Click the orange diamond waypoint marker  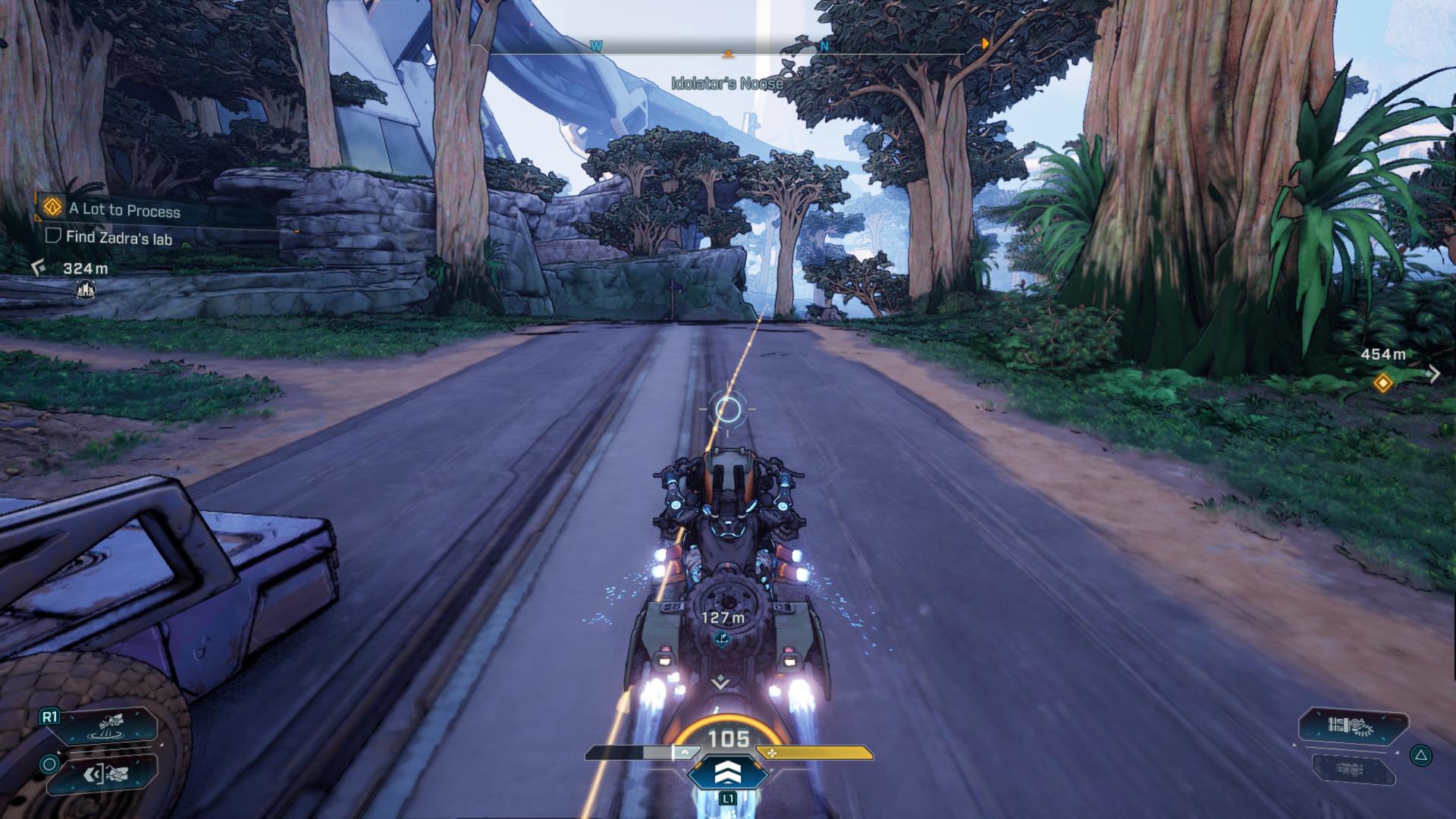click(x=1382, y=383)
